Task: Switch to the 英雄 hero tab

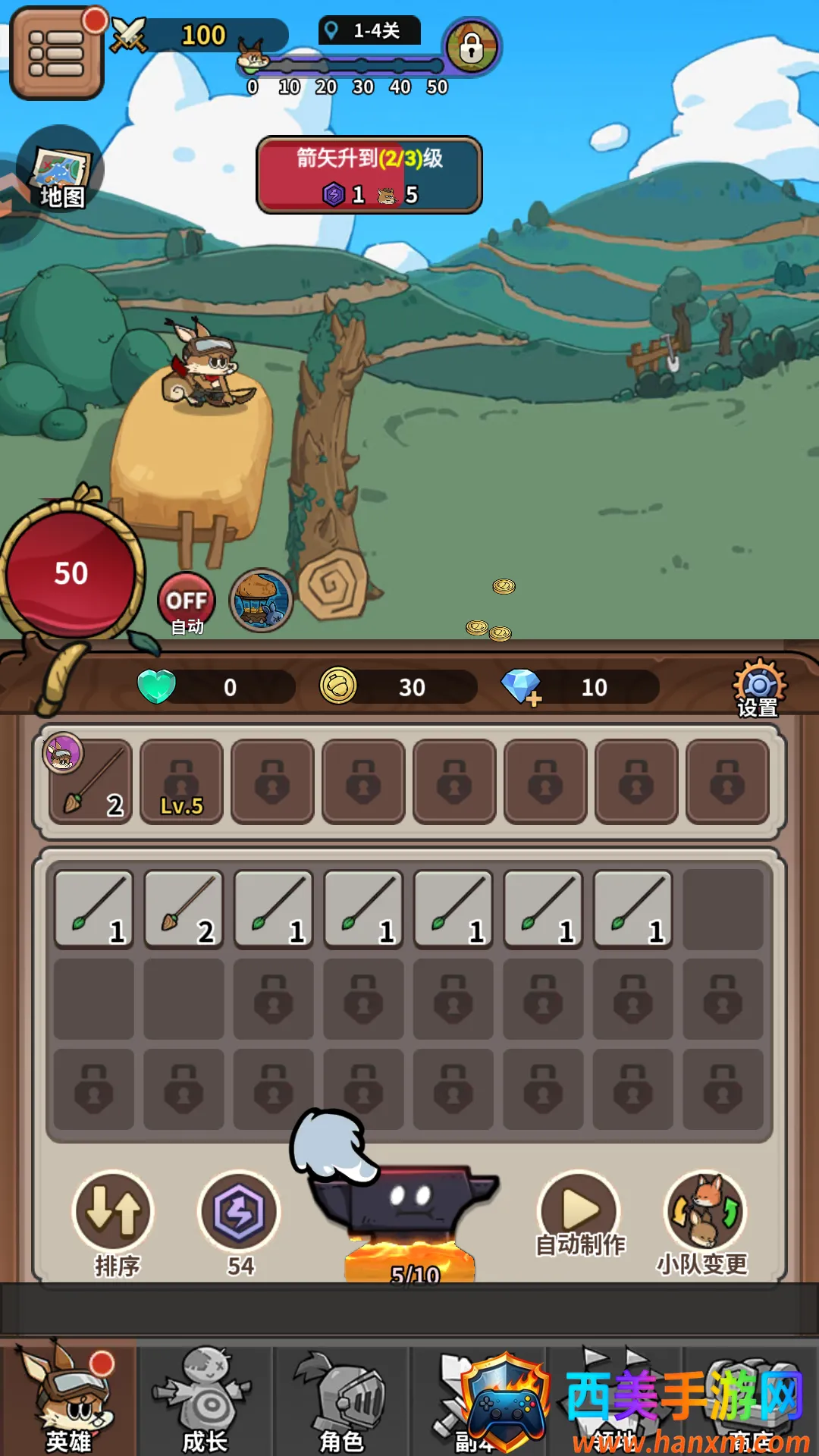Action: (x=68, y=1399)
